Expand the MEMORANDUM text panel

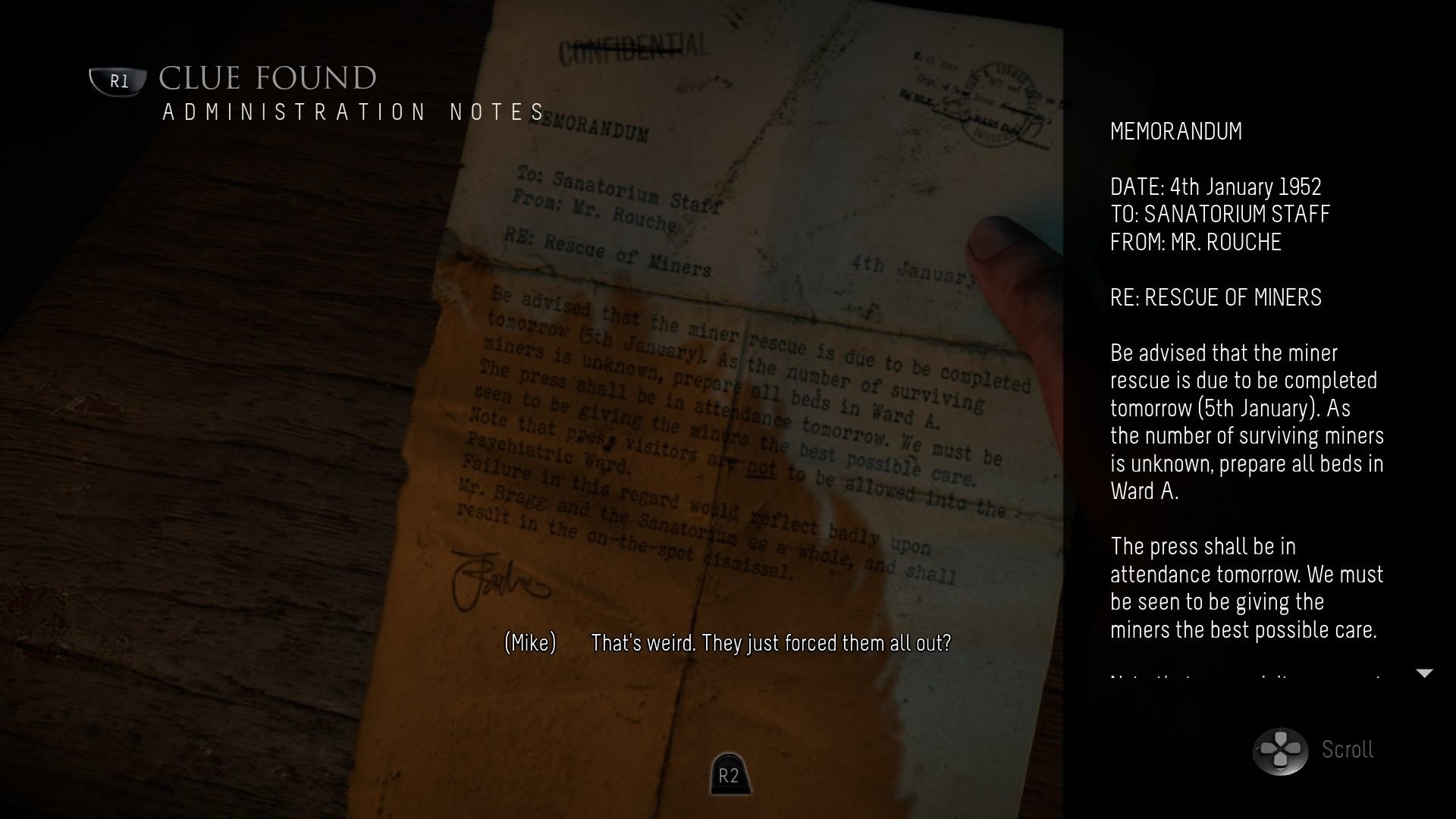(x=1175, y=131)
